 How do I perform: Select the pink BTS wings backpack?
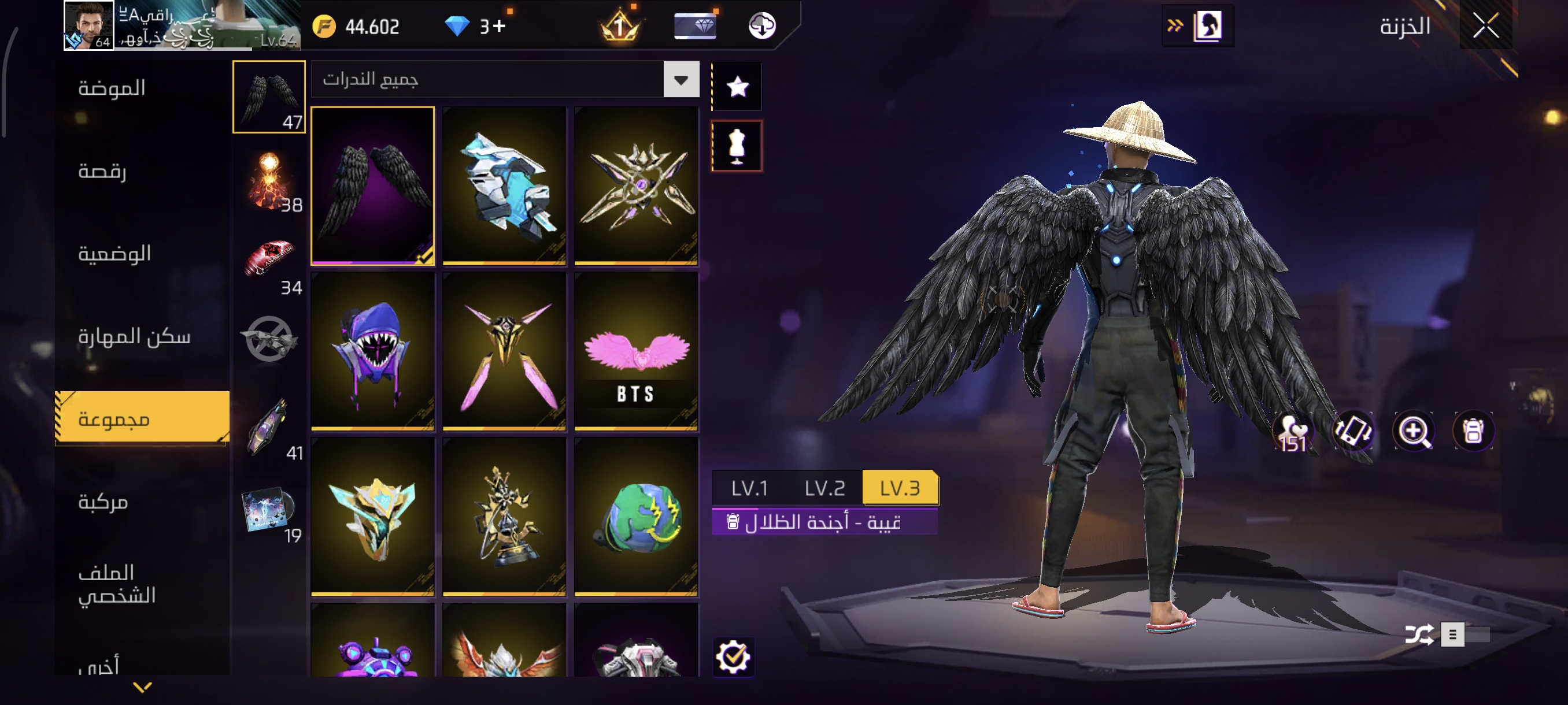coord(636,351)
